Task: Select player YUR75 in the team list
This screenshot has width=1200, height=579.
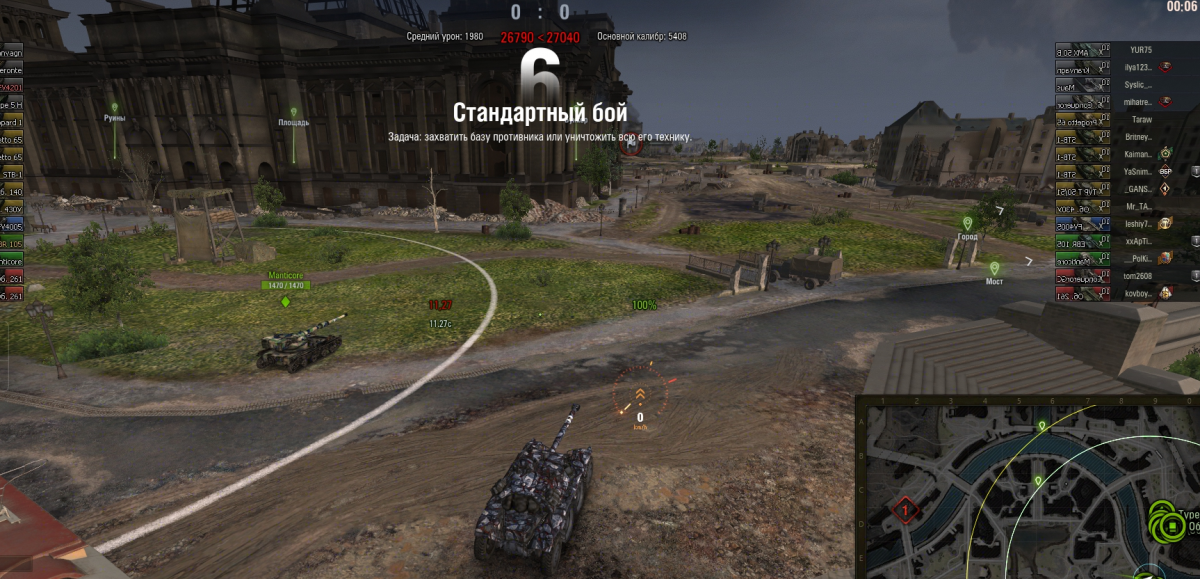Action: [1140, 49]
